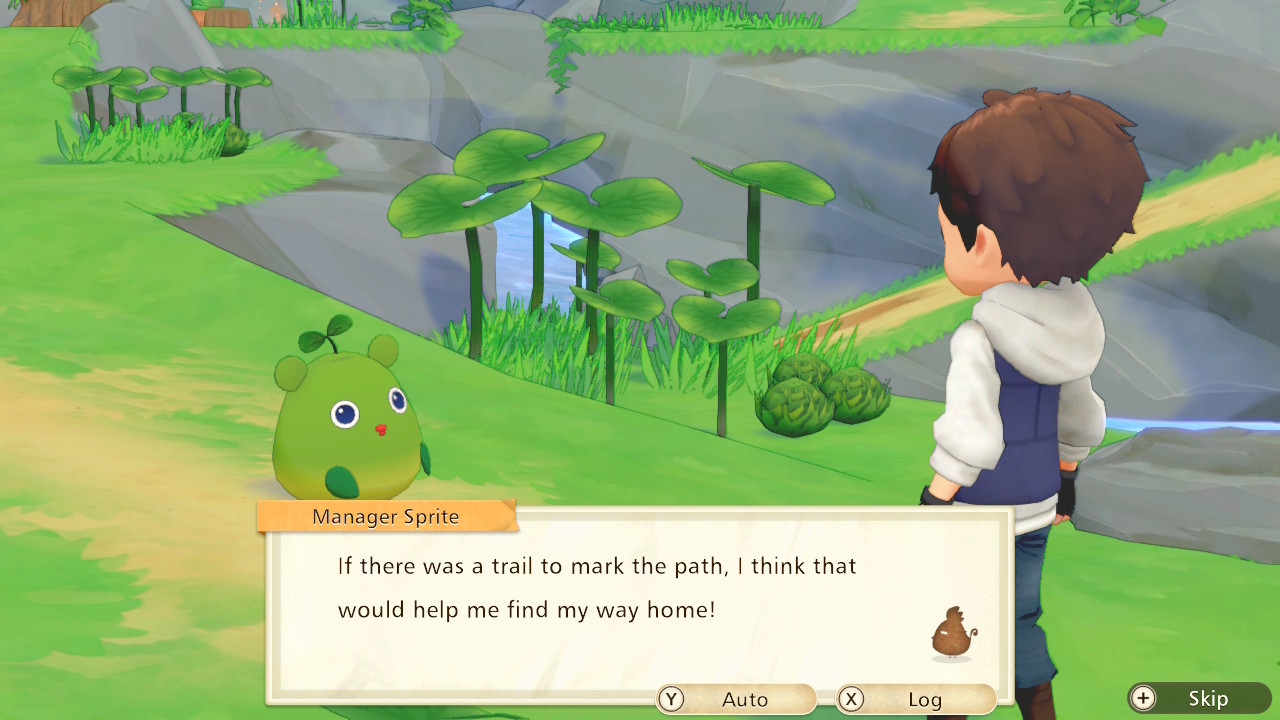1280x720 pixels.
Task: Click the bottom control bar
Action: point(960,699)
